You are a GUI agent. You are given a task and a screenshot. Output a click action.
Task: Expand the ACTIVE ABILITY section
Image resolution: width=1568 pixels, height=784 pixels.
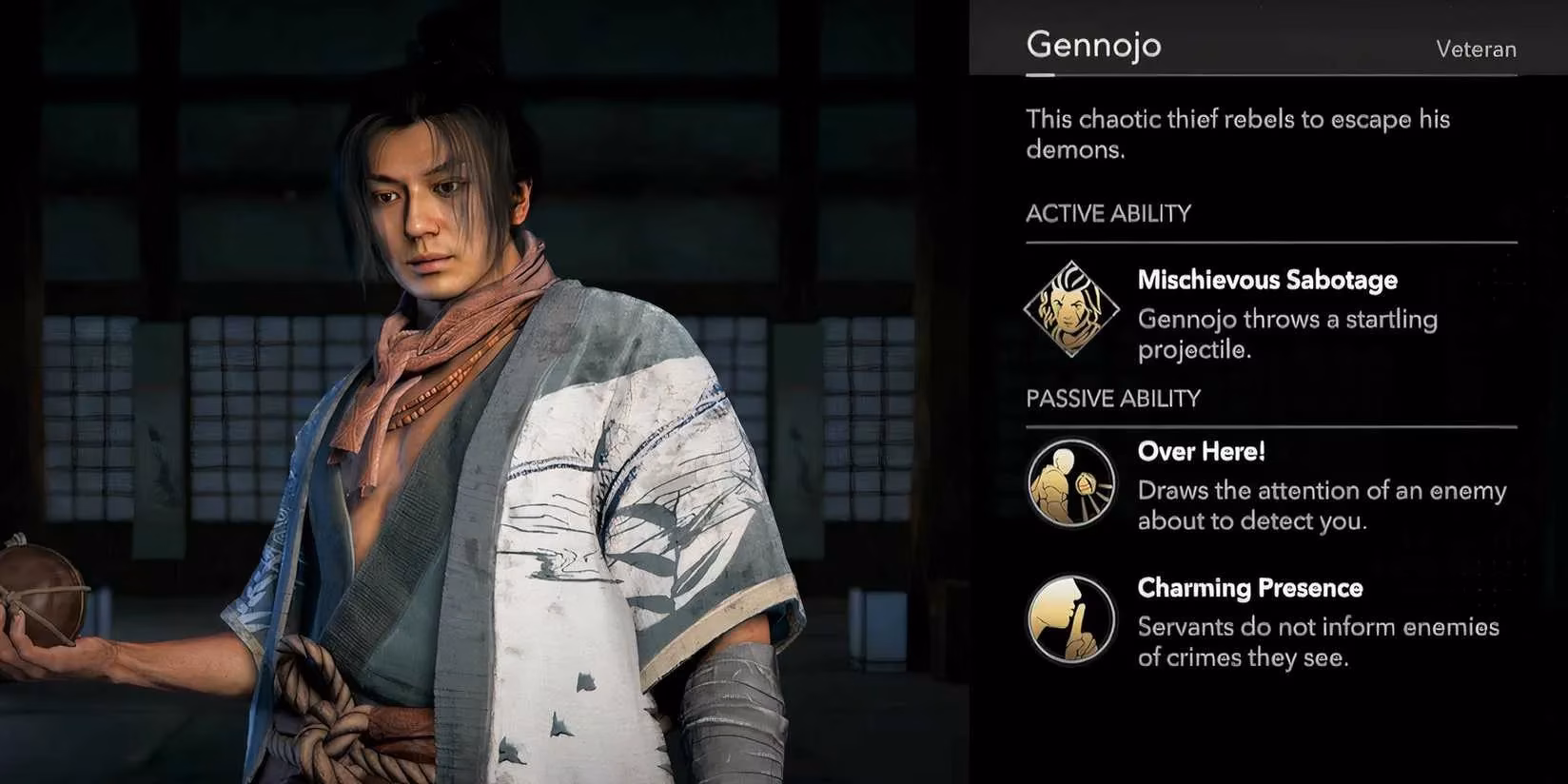pos(1107,213)
